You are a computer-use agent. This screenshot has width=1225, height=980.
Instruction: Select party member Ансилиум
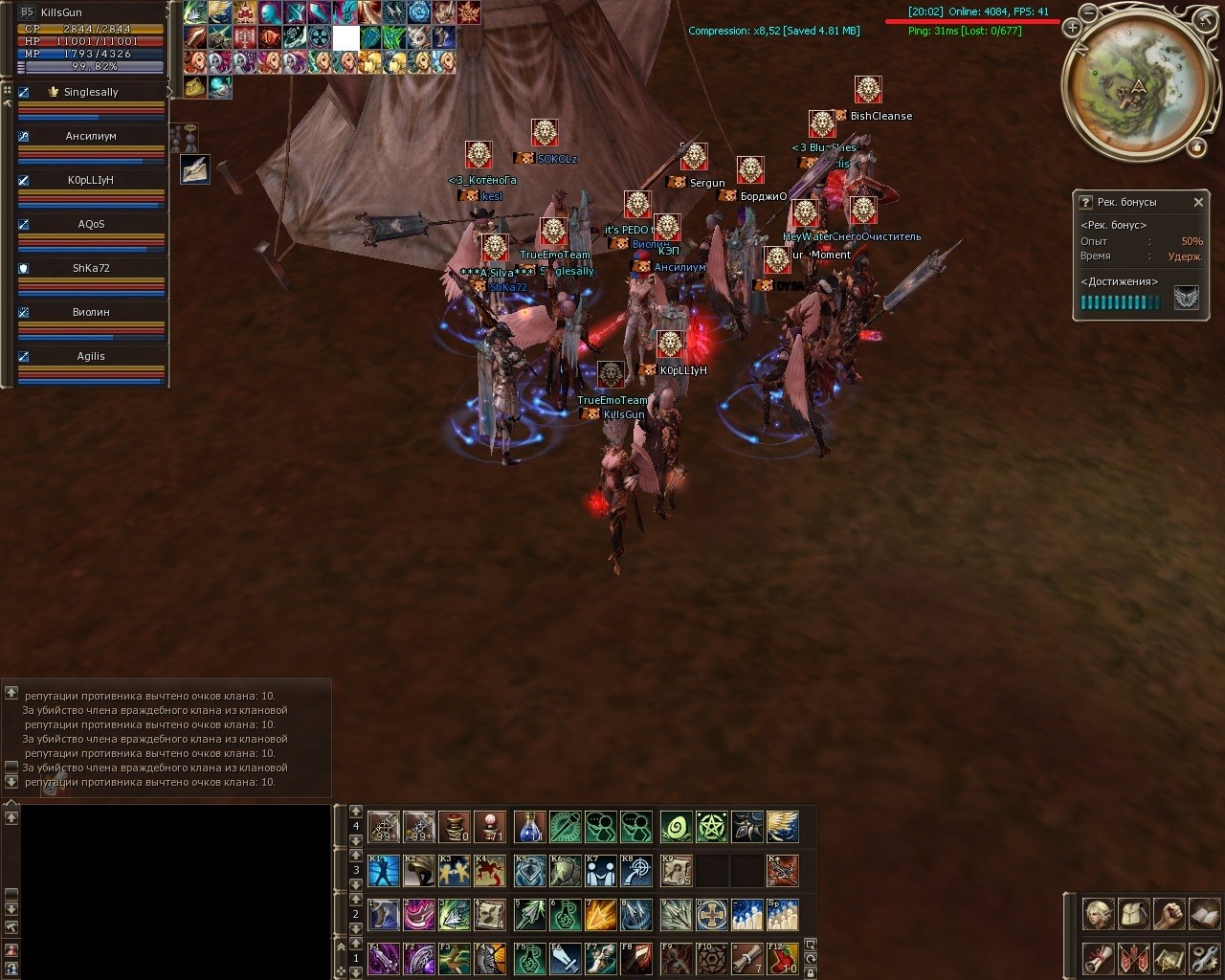click(91, 137)
